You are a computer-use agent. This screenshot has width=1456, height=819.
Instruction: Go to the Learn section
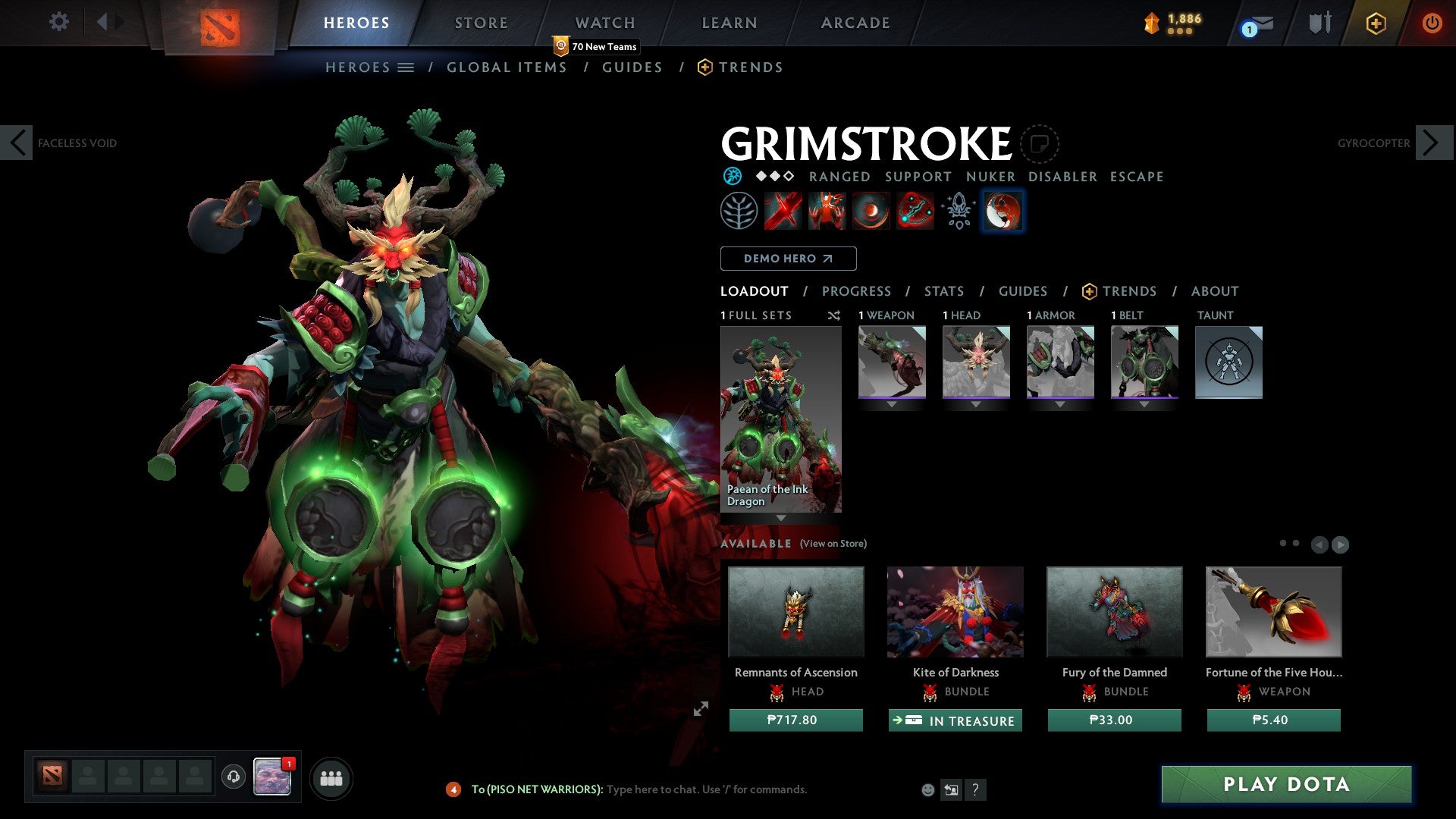(729, 23)
